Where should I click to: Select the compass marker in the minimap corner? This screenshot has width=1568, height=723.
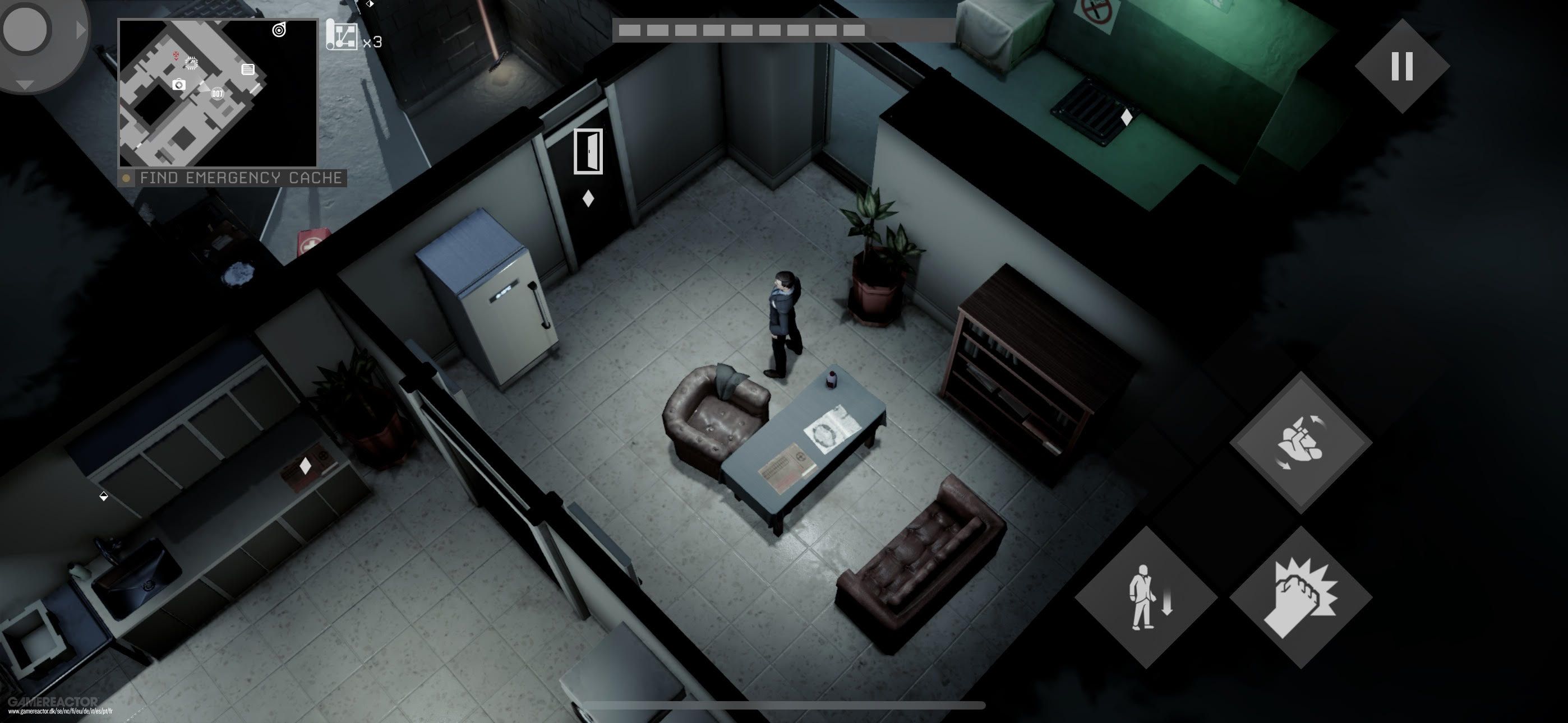point(279,31)
